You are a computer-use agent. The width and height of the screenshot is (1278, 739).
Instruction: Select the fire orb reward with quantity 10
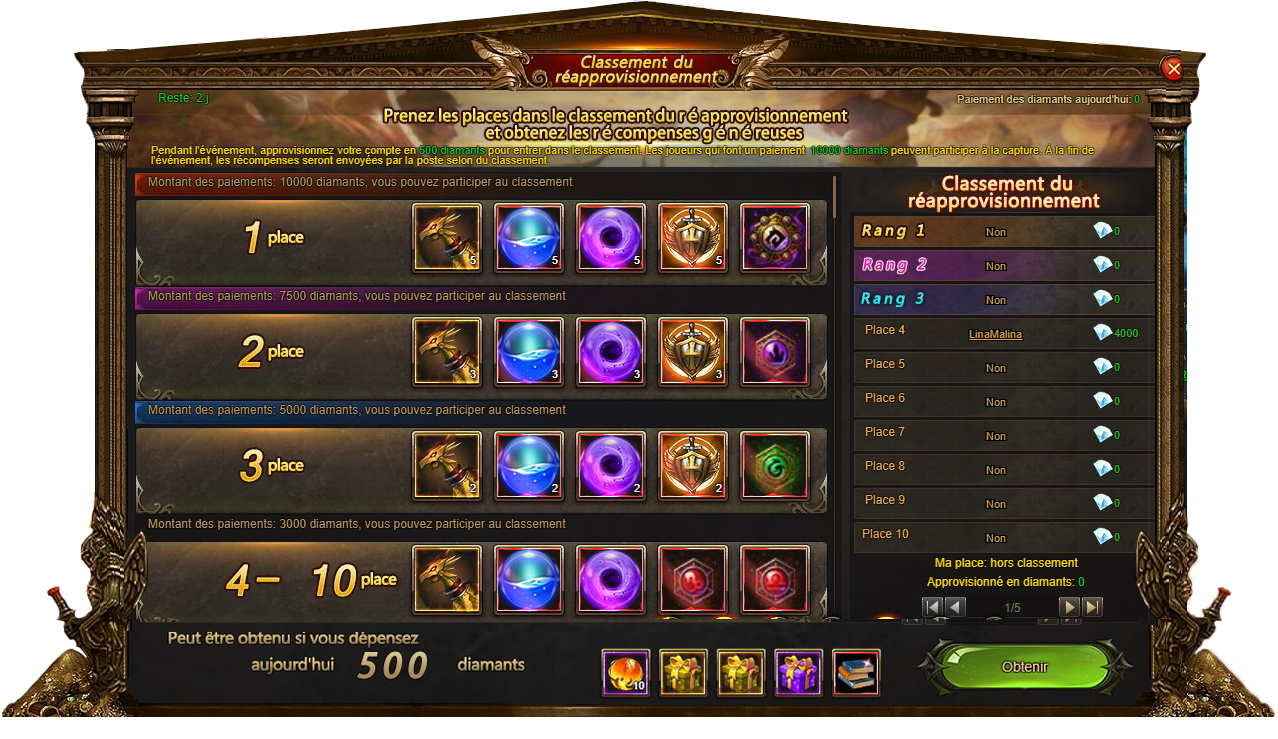coord(626,673)
